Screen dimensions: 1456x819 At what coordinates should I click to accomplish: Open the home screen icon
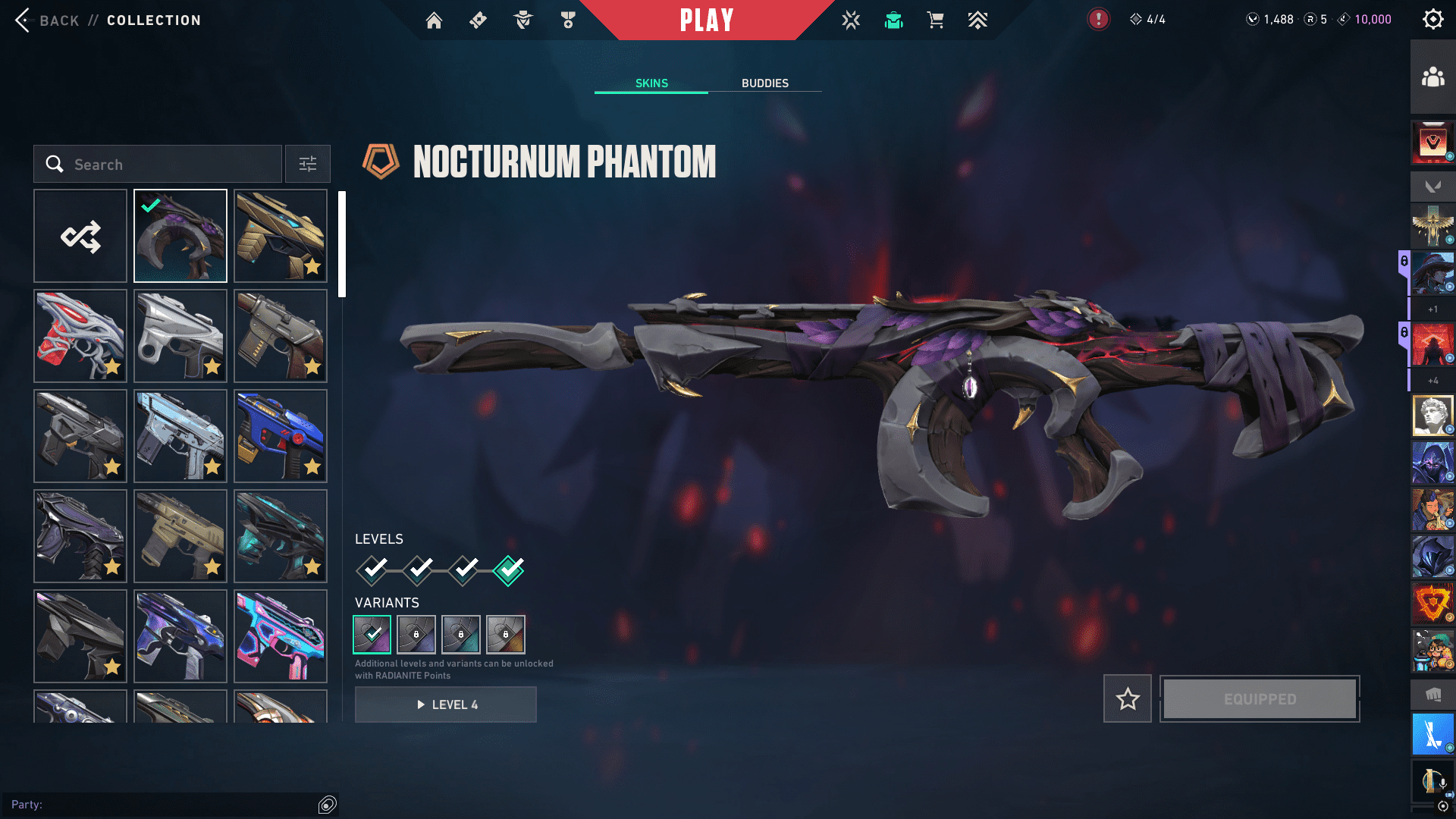(x=434, y=20)
